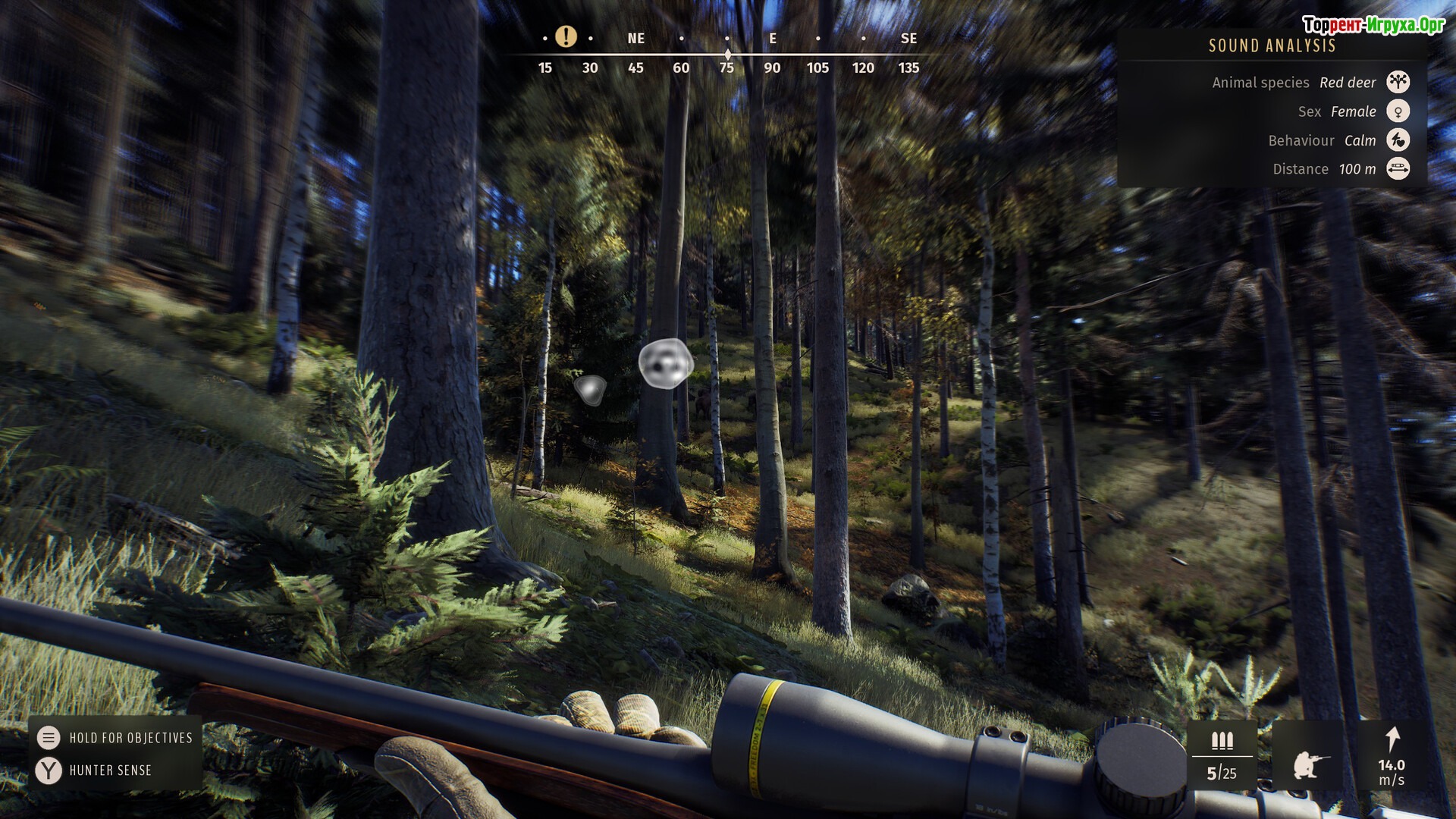This screenshot has height=819, width=1456.
Task: Select the red deer species icon
Action: point(1398,82)
